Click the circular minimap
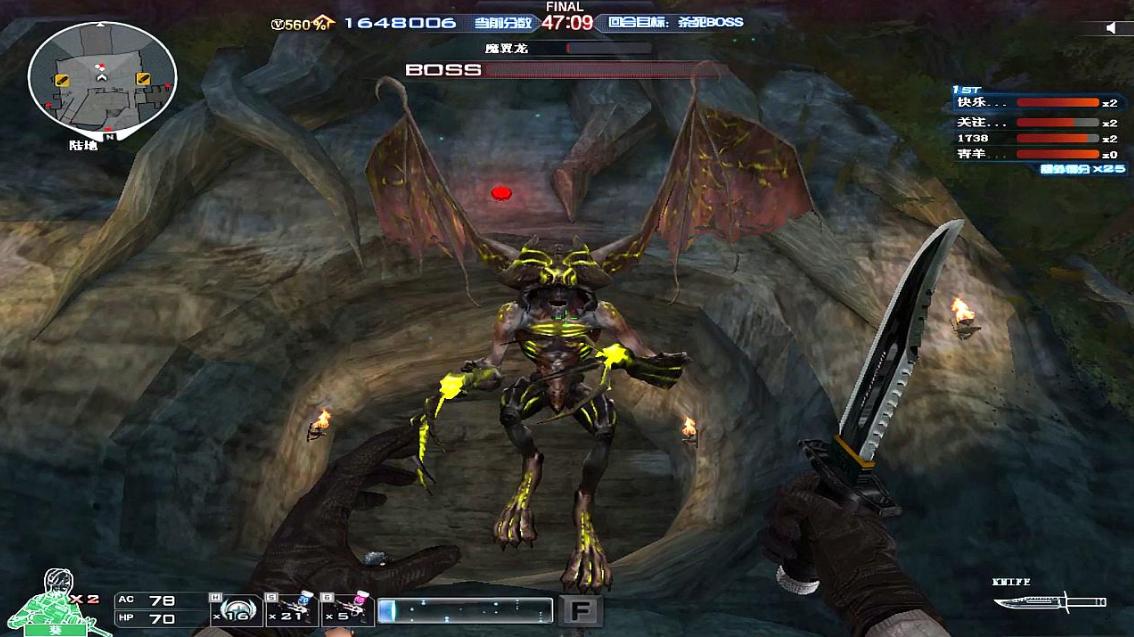1134x637 pixels. point(102,77)
